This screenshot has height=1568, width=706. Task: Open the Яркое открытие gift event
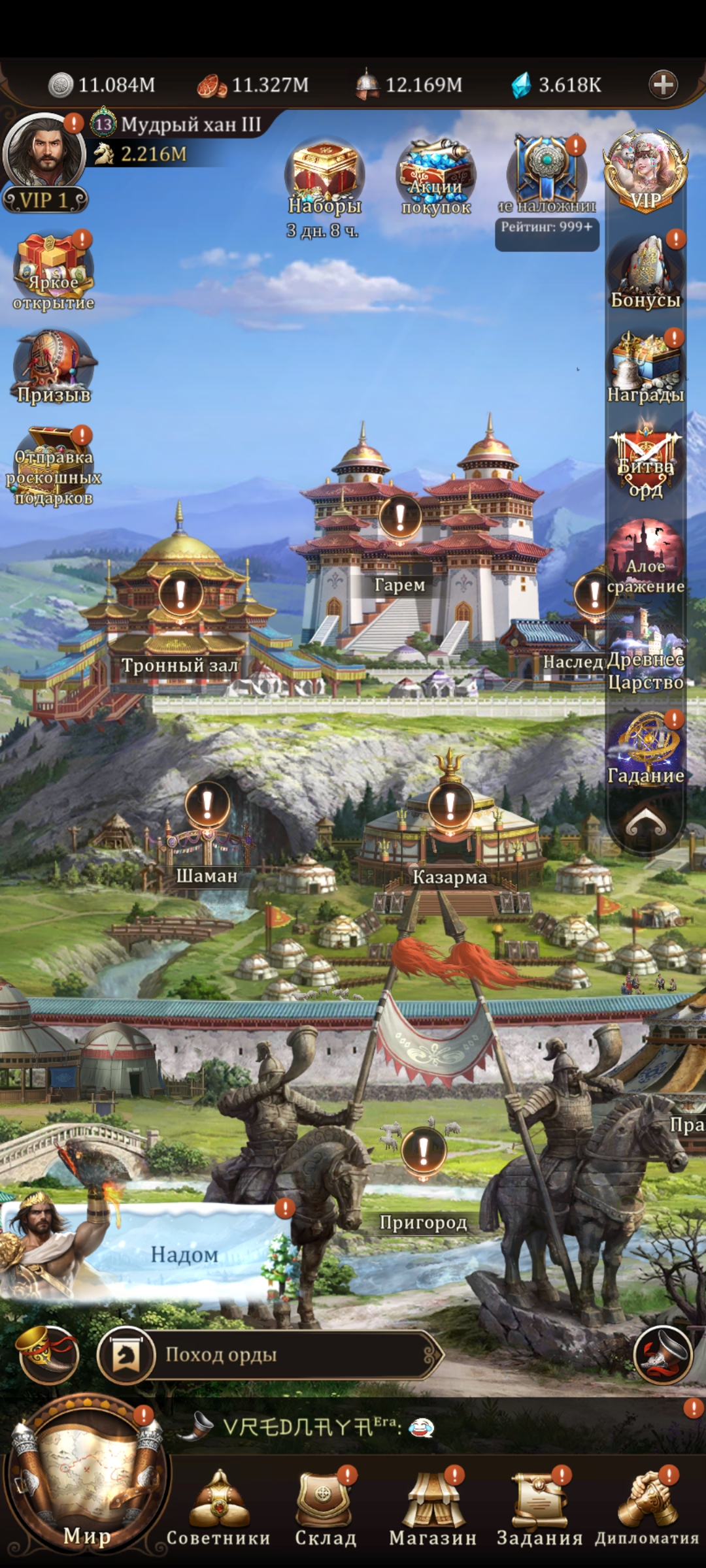pos(54,271)
